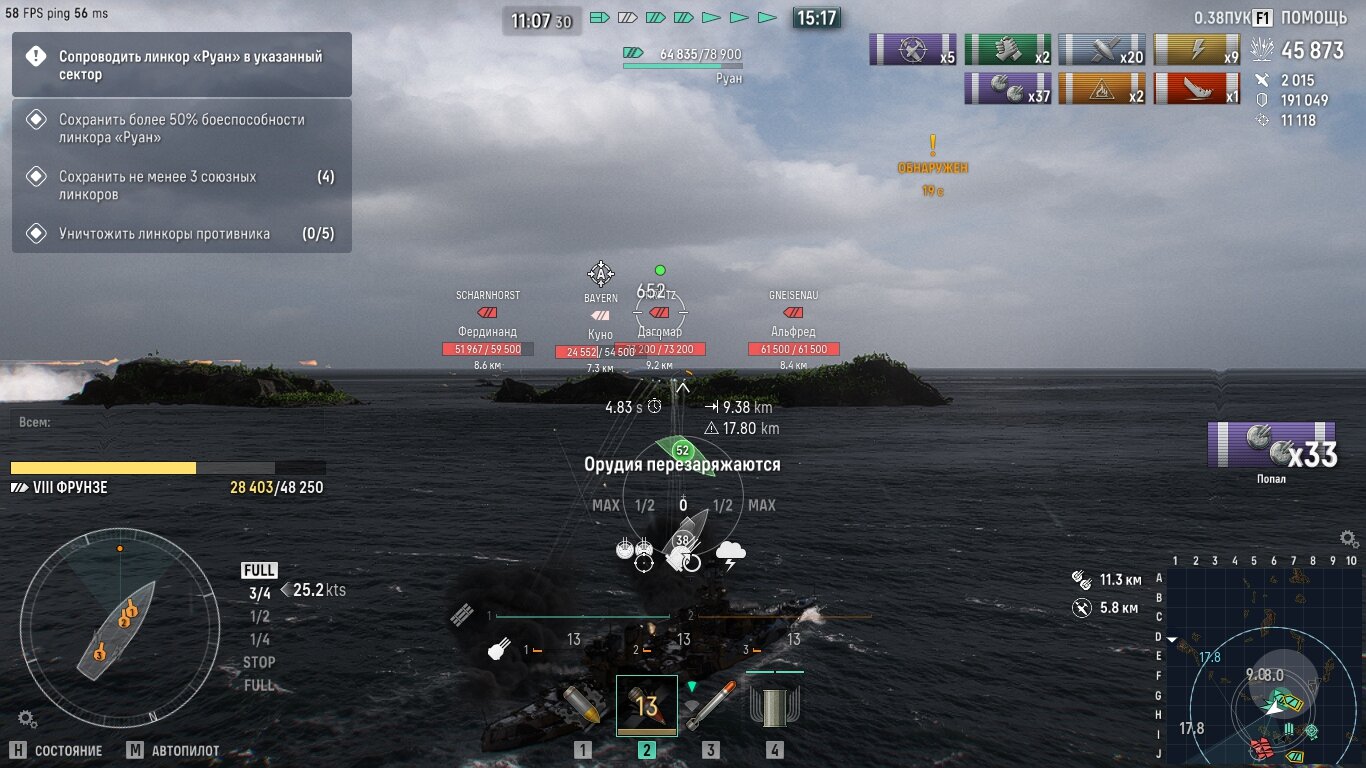Open the main objective escort «Руан» panel
The image size is (1366, 768).
click(x=182, y=65)
